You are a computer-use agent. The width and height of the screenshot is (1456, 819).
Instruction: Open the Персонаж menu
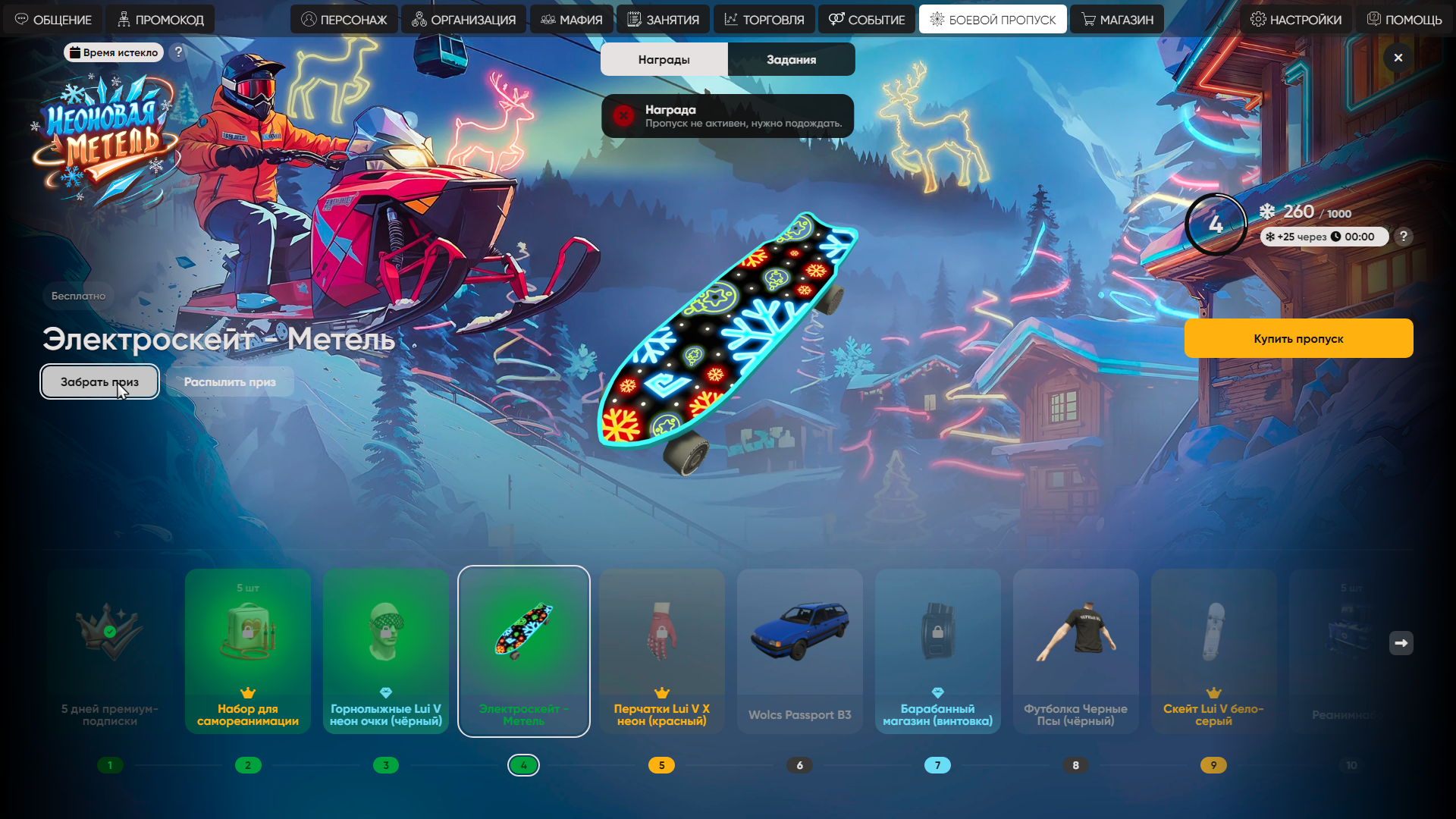click(344, 20)
